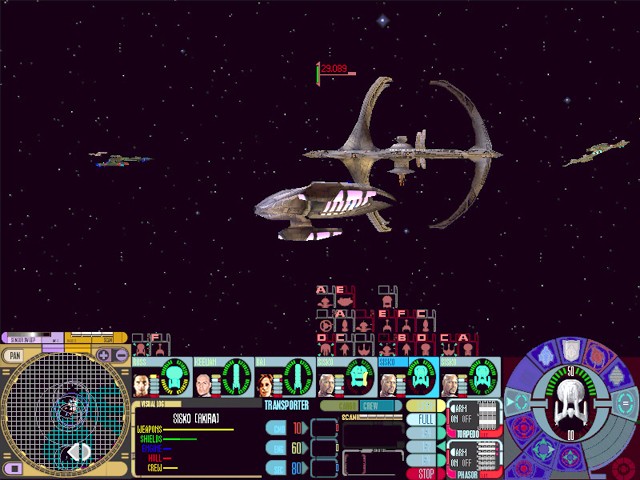Set engines to FULL speed
The image size is (640, 480).
click(x=425, y=421)
